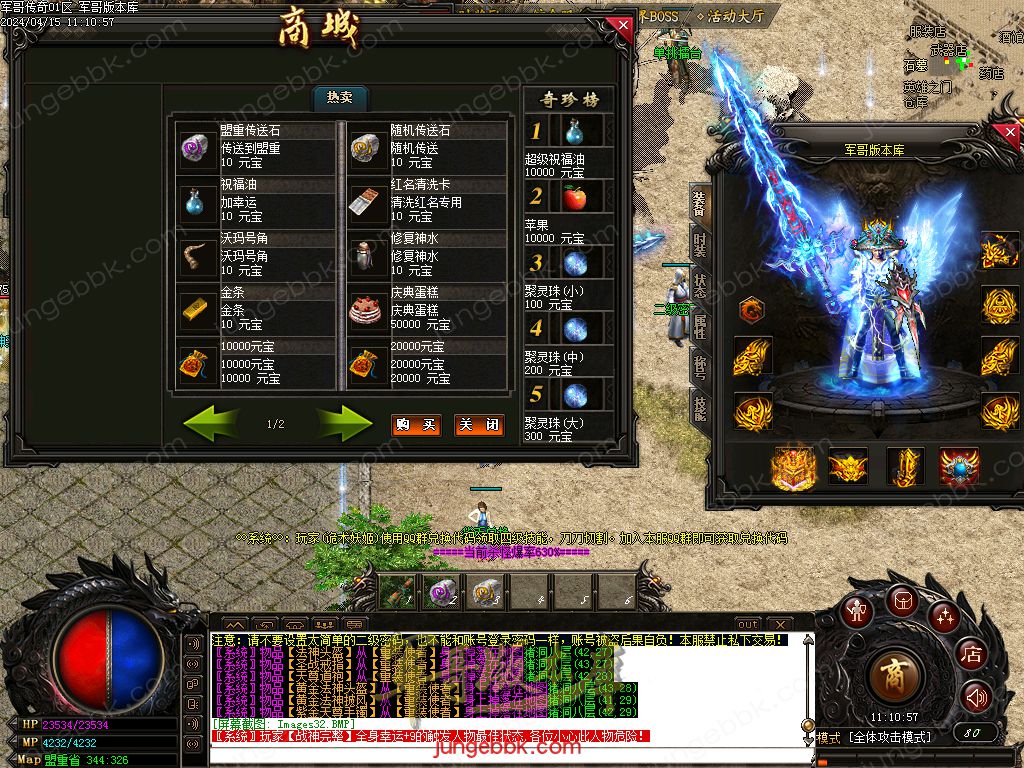
Task: Click the large 商 mall button
Action: pyautogui.click(x=893, y=677)
